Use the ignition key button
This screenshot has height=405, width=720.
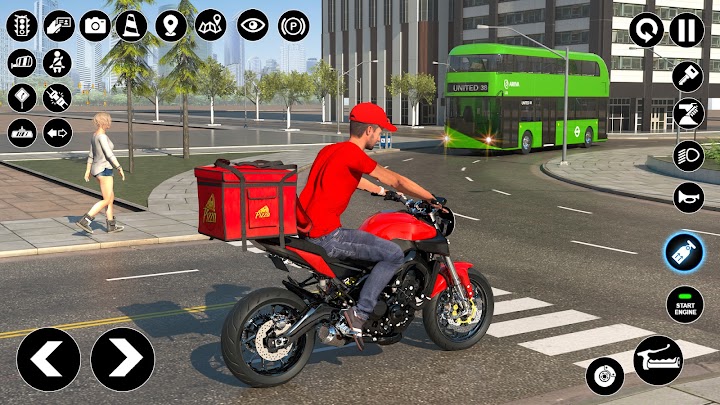[x=687, y=76]
